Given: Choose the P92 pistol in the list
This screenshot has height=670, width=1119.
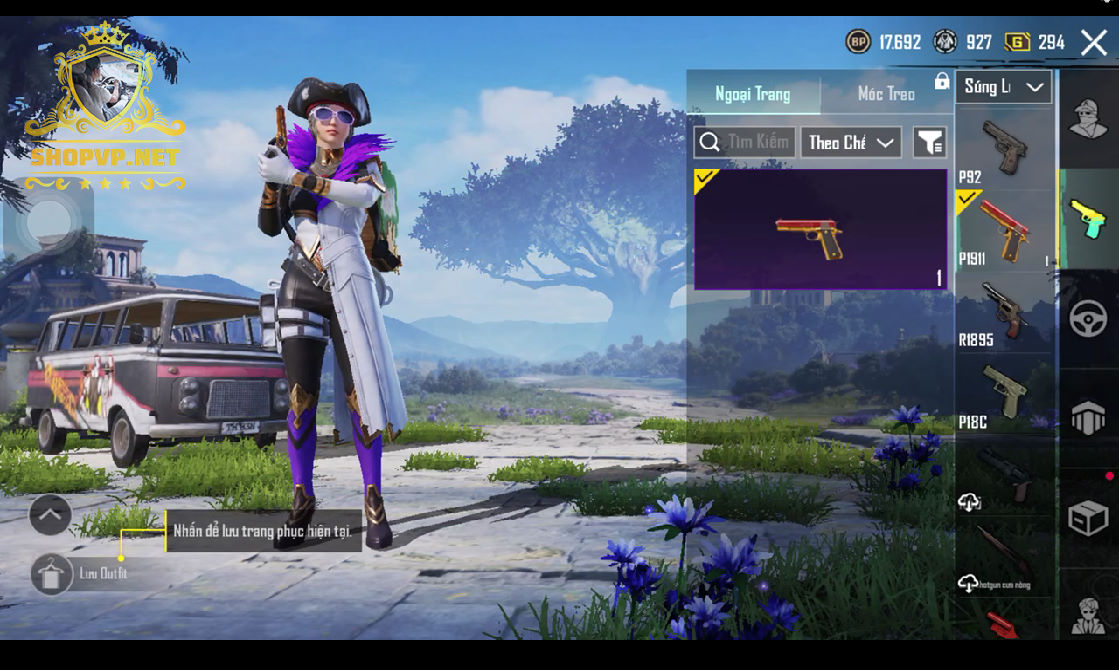Looking at the screenshot, I should (x=1003, y=150).
